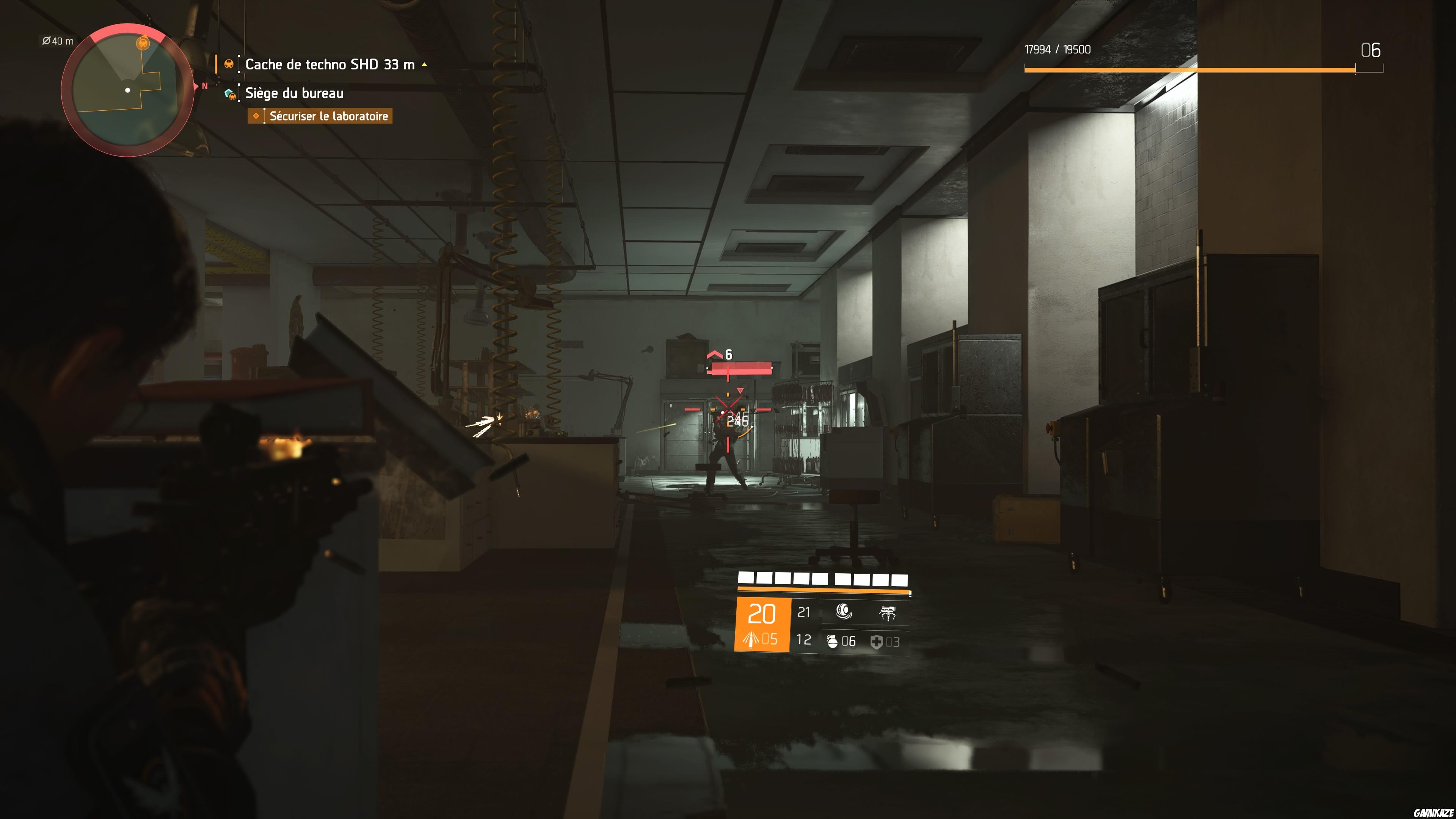Expand the Siège du bureau mission details
Image resolution: width=1456 pixels, height=819 pixels.
[294, 93]
